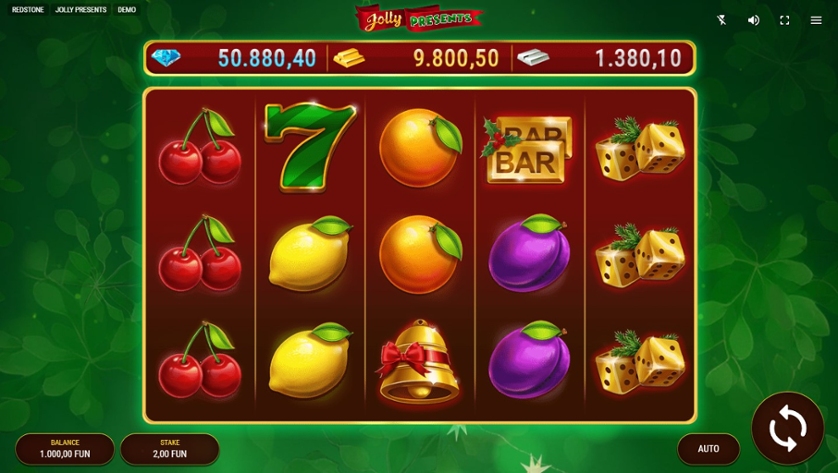Change the STAKE amount
Image resolution: width=838 pixels, height=473 pixels.
coord(169,449)
